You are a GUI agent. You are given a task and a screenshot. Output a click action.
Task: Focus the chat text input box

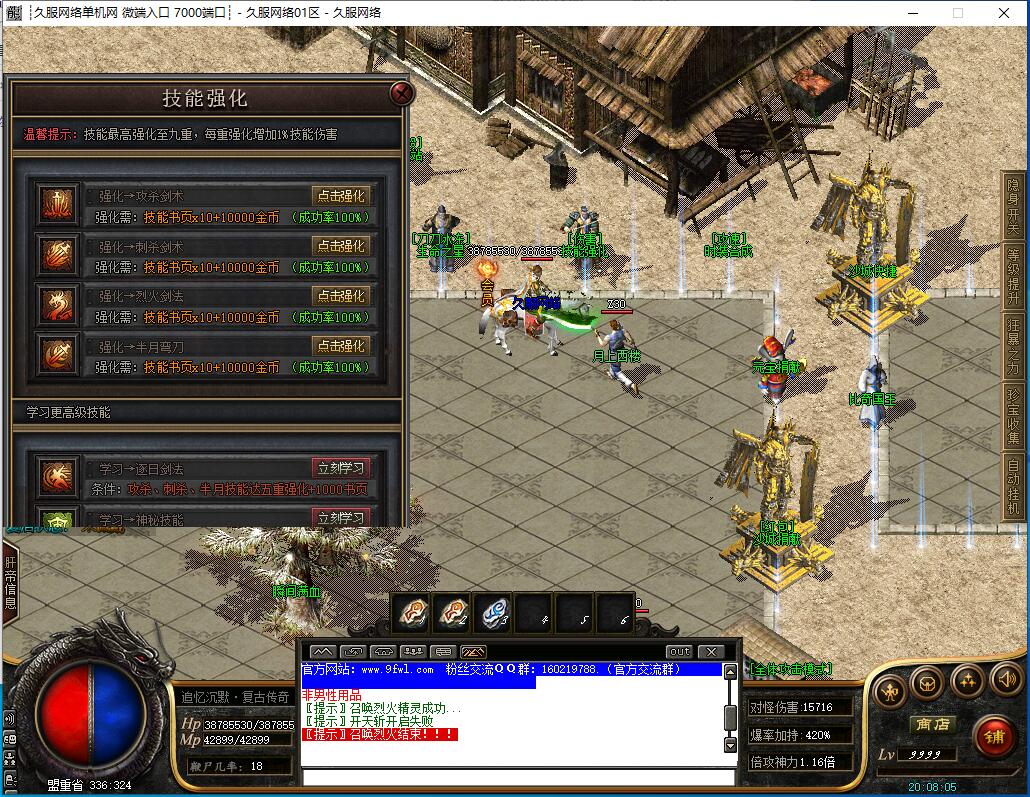point(518,776)
